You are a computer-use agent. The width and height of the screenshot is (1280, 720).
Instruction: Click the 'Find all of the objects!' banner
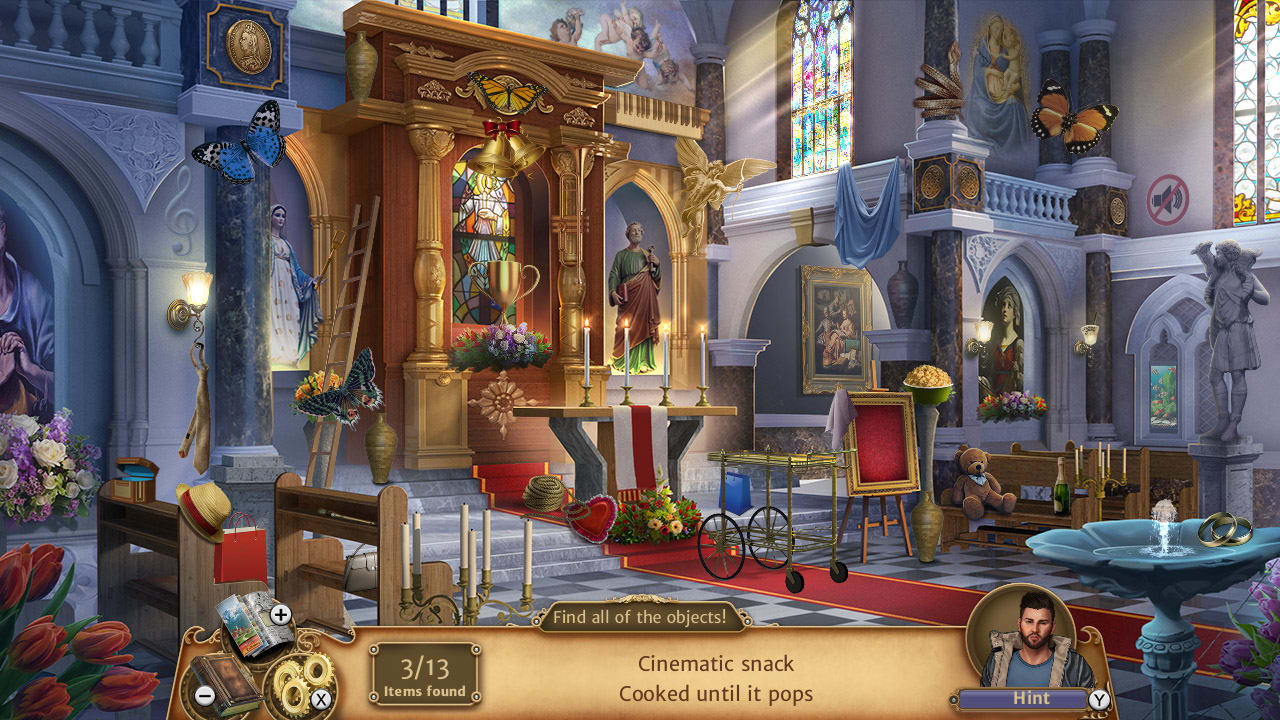coord(640,617)
